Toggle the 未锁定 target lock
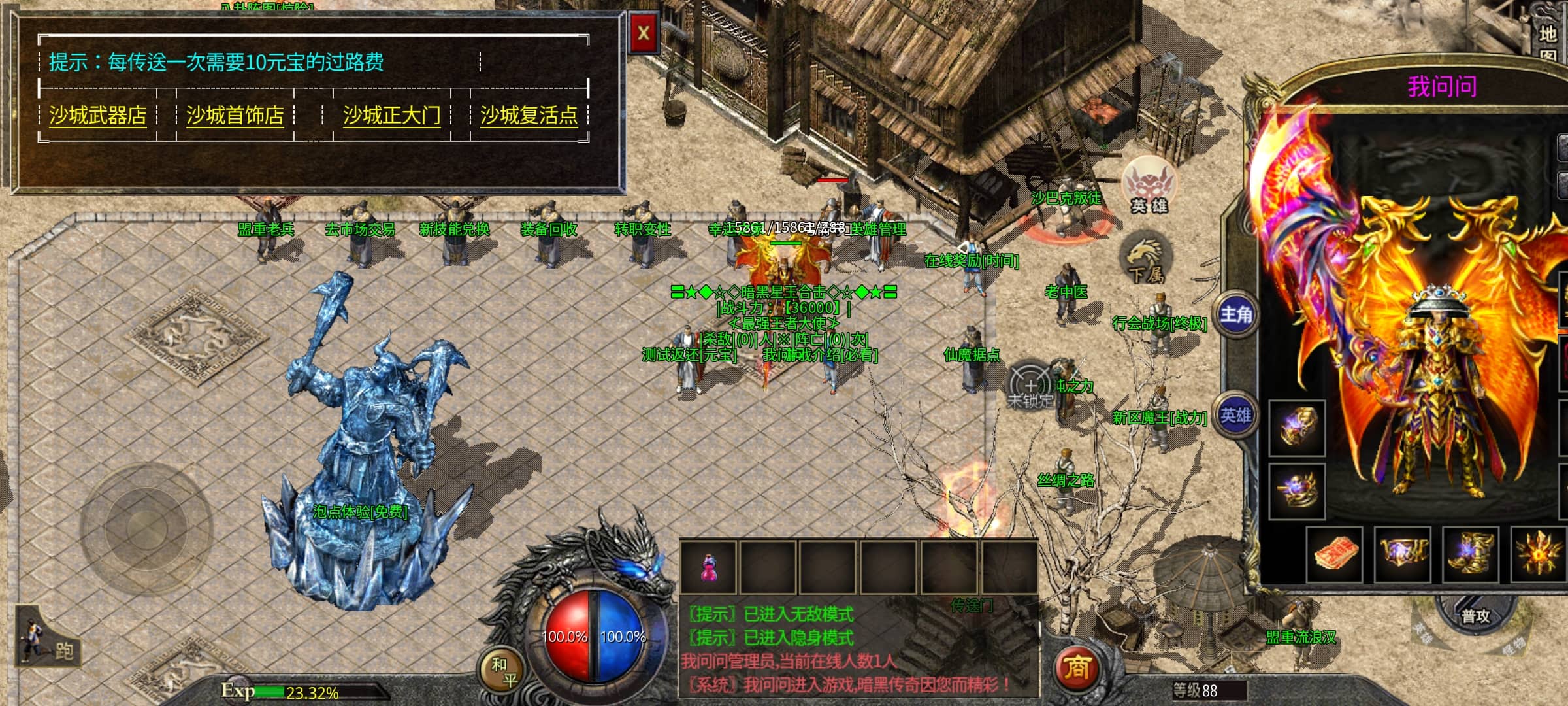 point(1030,387)
